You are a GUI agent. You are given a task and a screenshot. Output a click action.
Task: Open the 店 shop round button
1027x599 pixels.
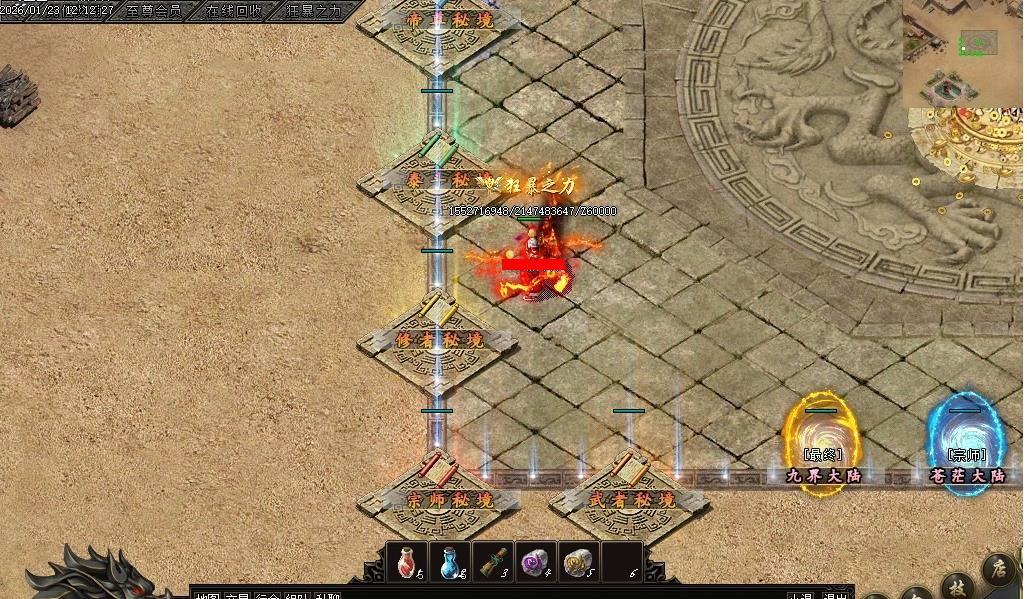[x=998, y=569]
